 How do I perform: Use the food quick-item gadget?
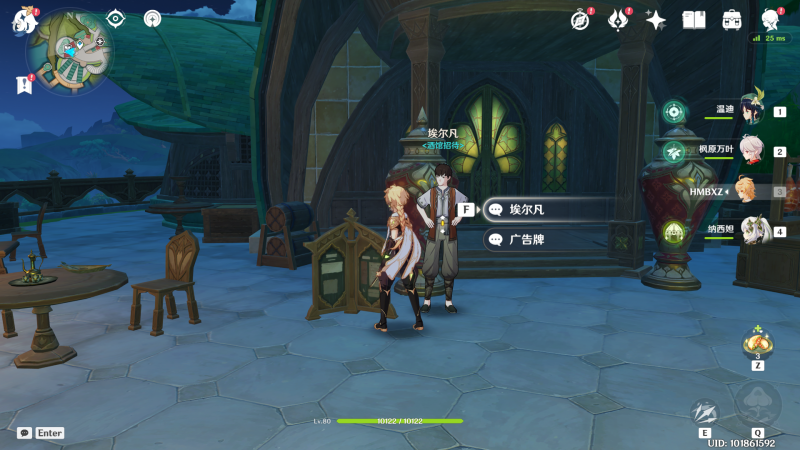757,345
